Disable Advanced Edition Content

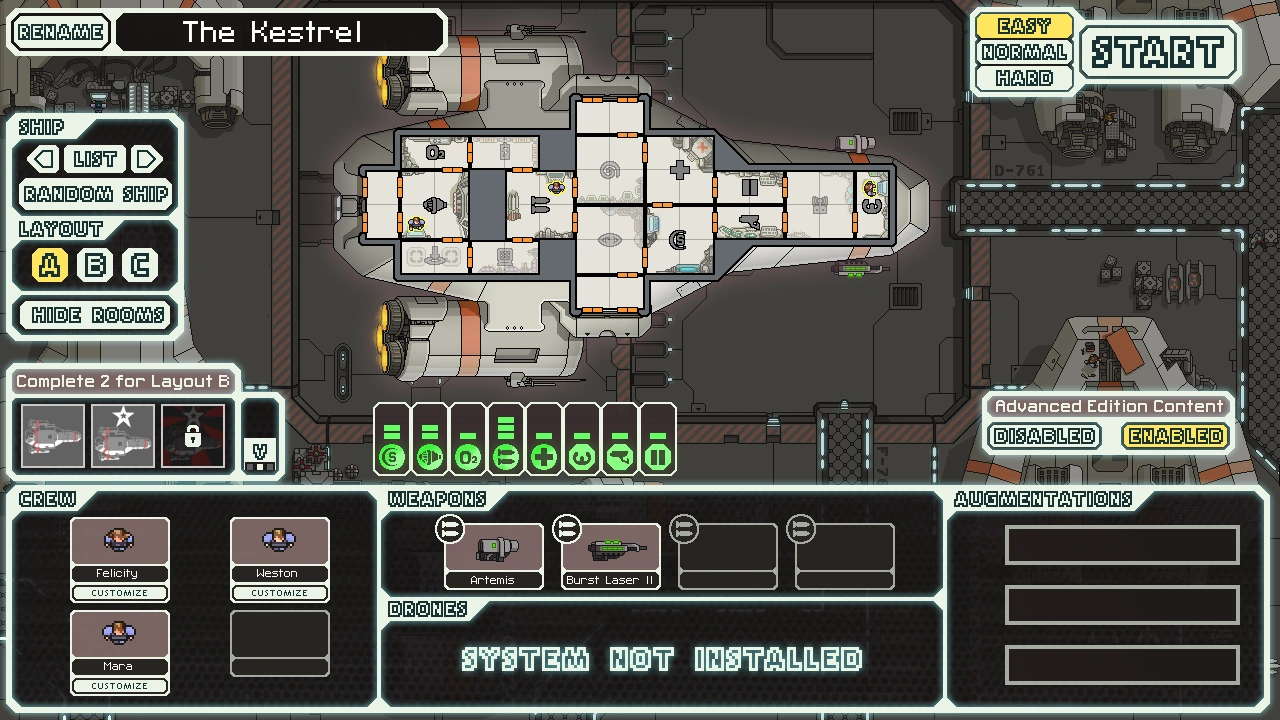click(1043, 436)
